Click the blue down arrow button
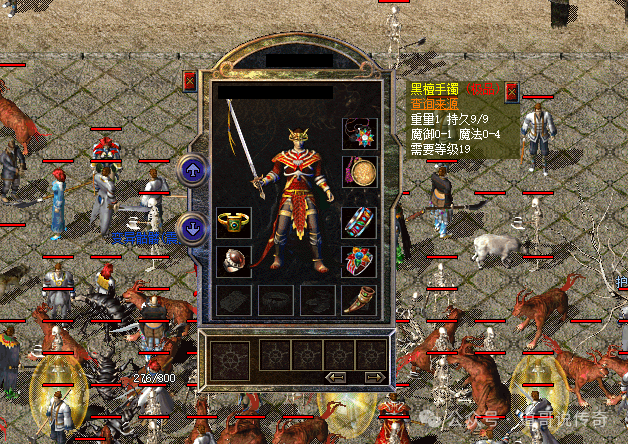The image size is (628, 444). (193, 229)
